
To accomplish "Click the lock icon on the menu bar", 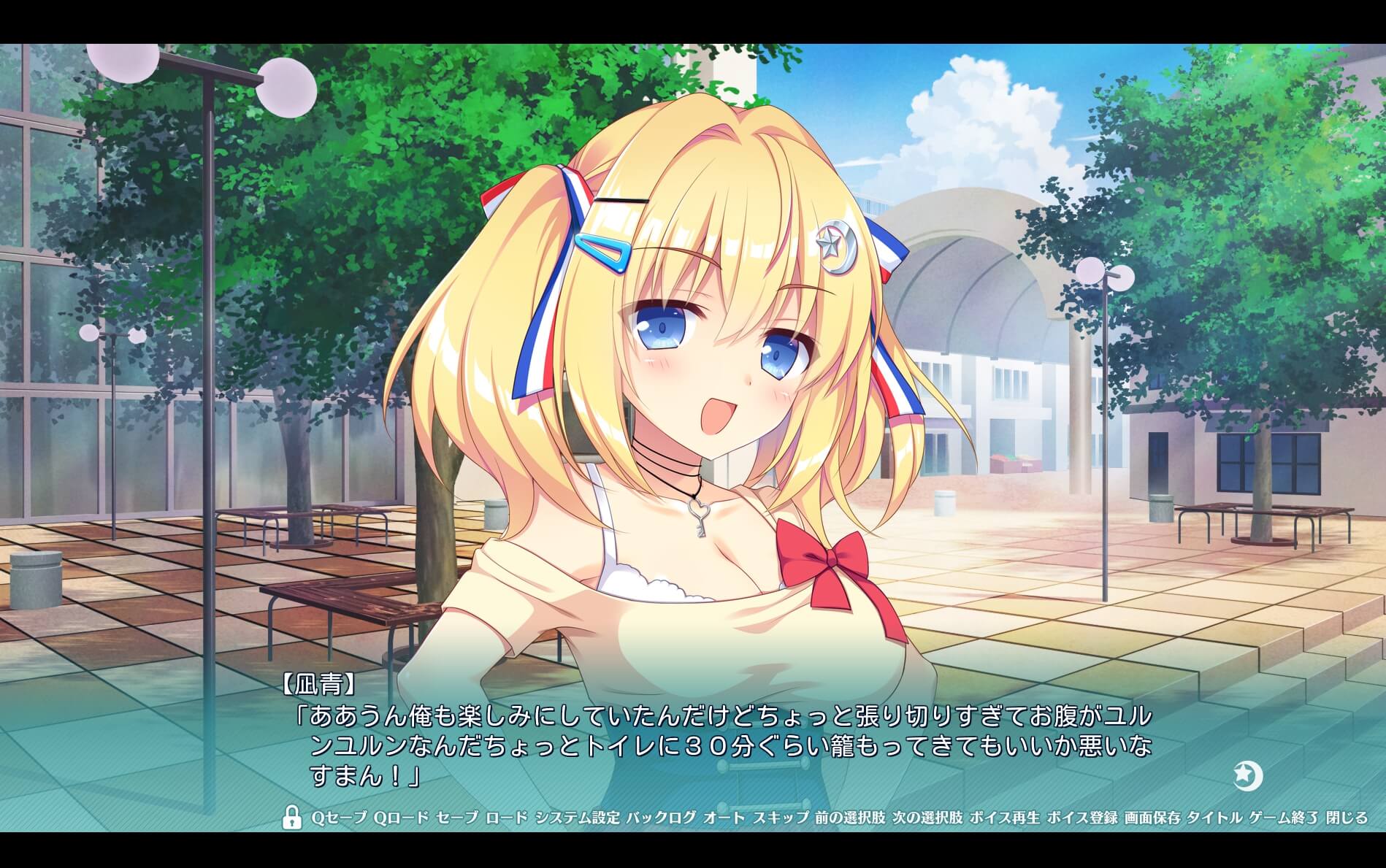I will tap(292, 818).
